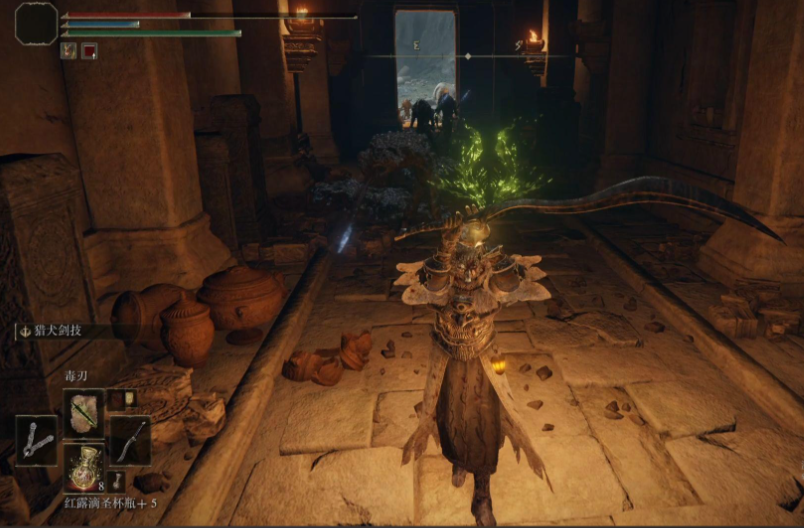Select the left-hand flail weapon slot

click(37, 440)
